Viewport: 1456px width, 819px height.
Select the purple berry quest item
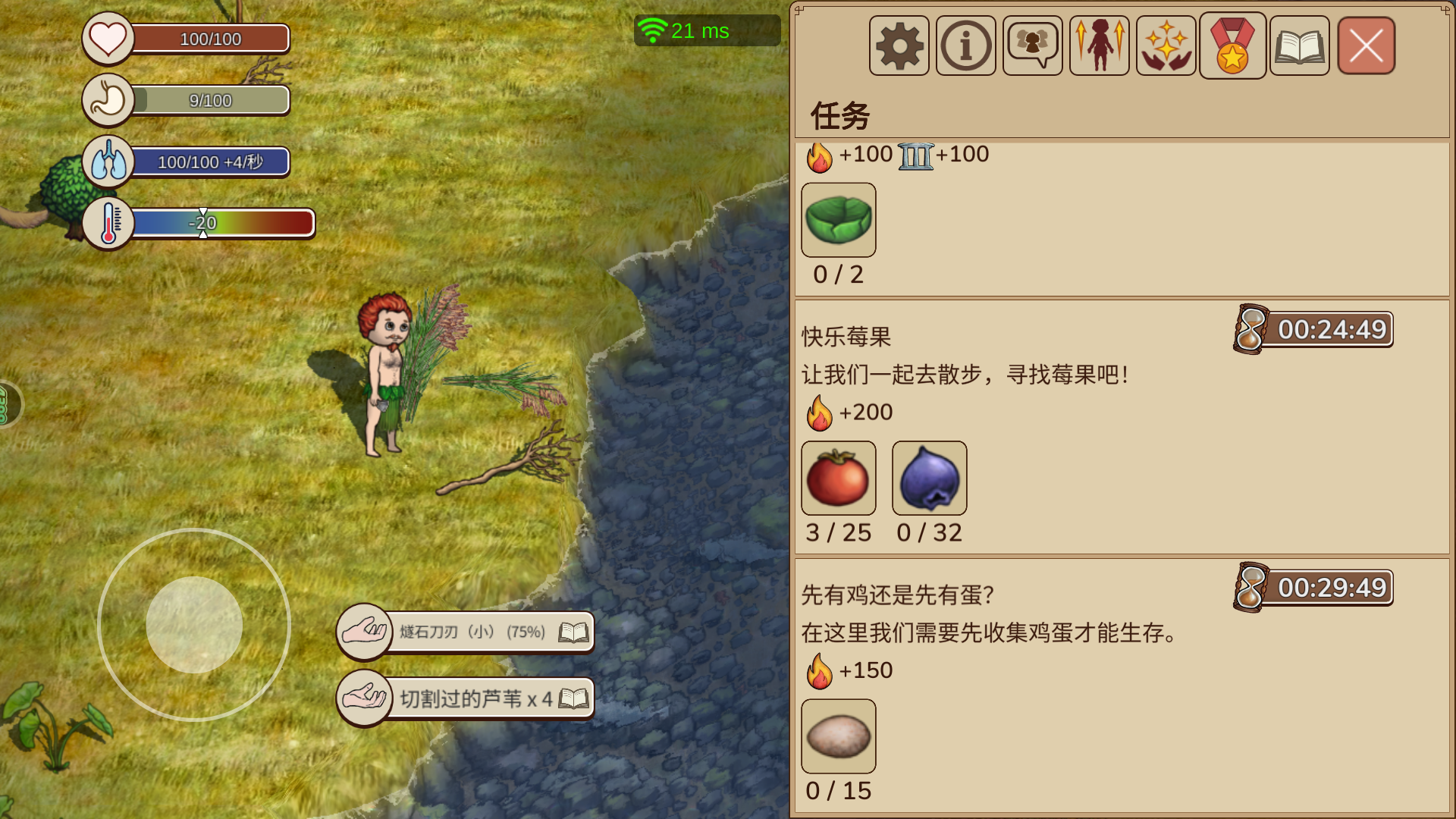929,479
